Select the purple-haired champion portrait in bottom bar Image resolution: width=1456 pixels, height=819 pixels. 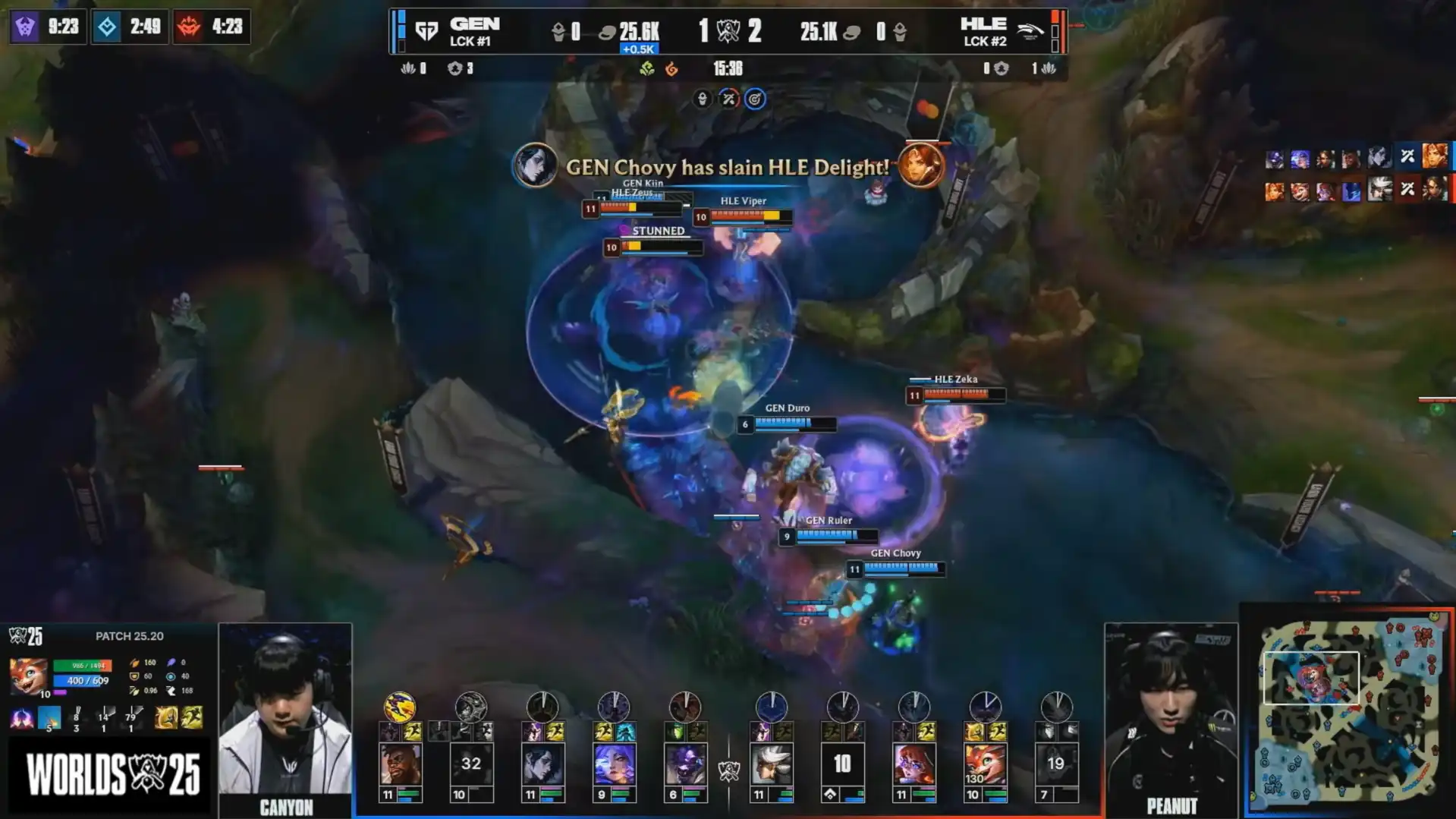(614, 764)
